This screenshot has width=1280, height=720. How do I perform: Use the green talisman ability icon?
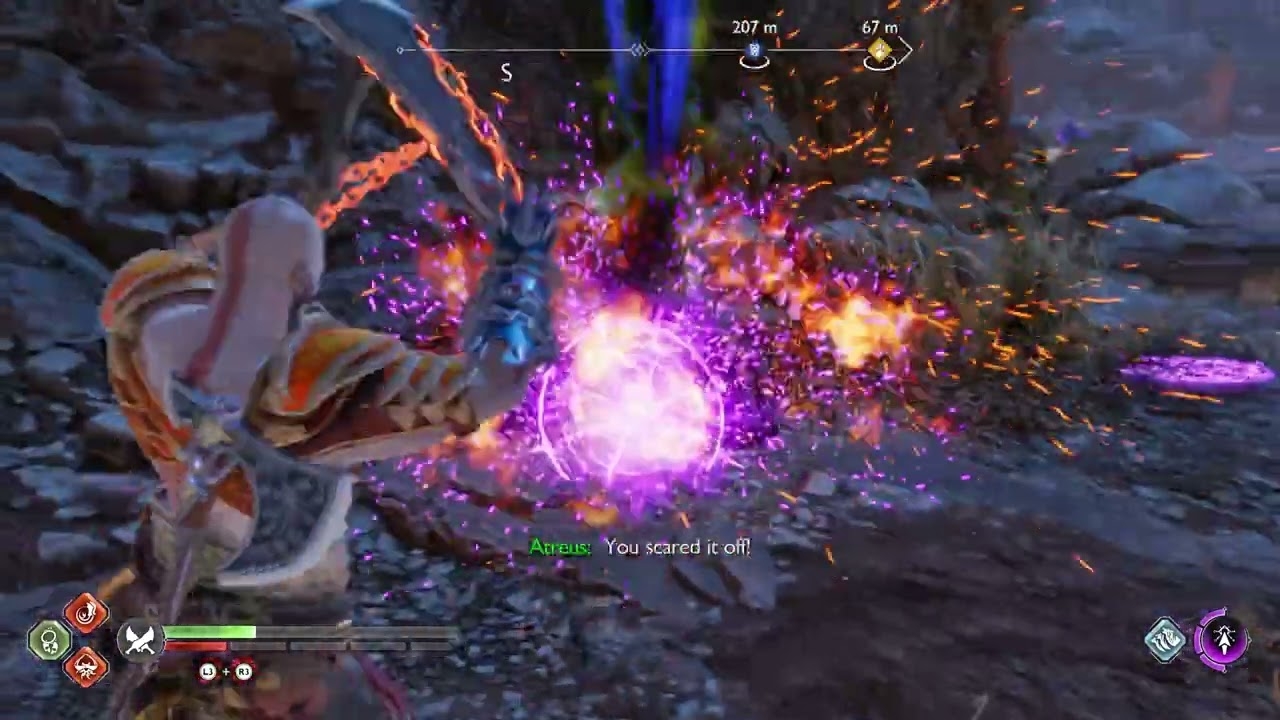coord(48,641)
